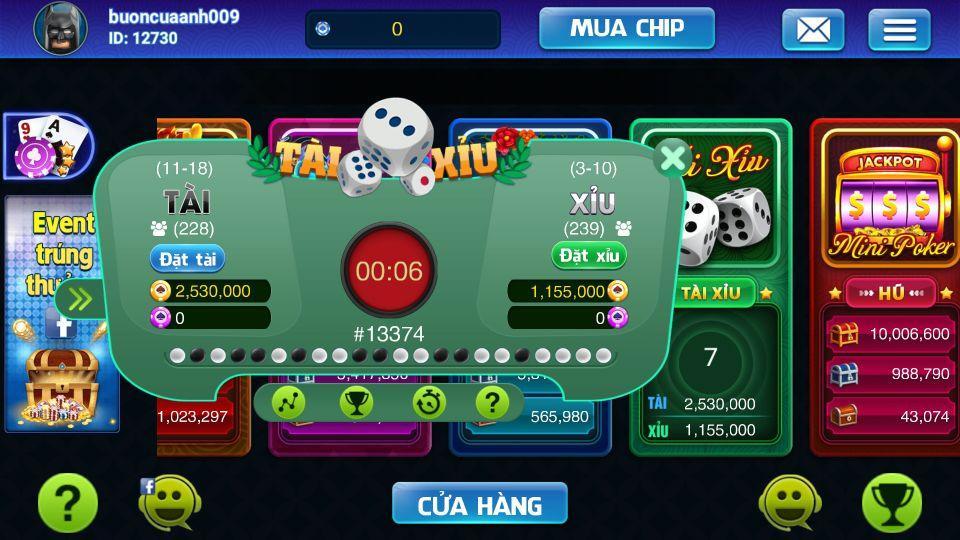Open the Tài Xỉu help question icon
This screenshot has width=960, height=540.
(491, 402)
